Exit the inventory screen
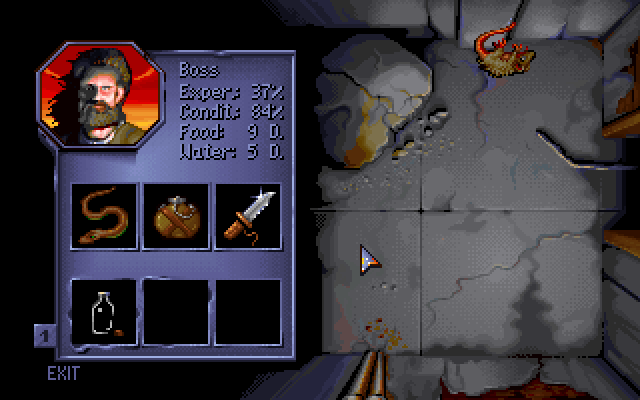 coord(63,374)
